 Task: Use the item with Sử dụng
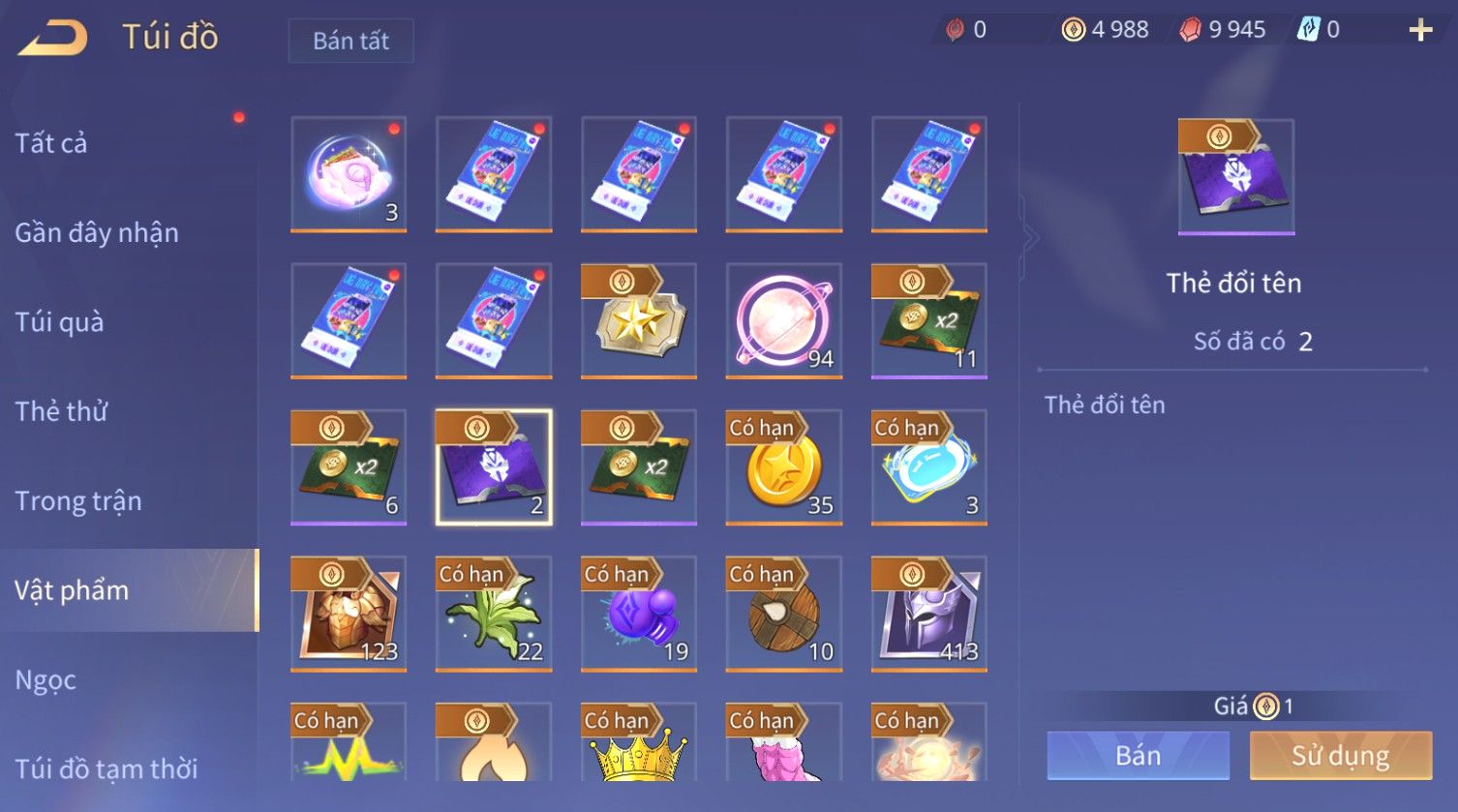tap(1340, 755)
